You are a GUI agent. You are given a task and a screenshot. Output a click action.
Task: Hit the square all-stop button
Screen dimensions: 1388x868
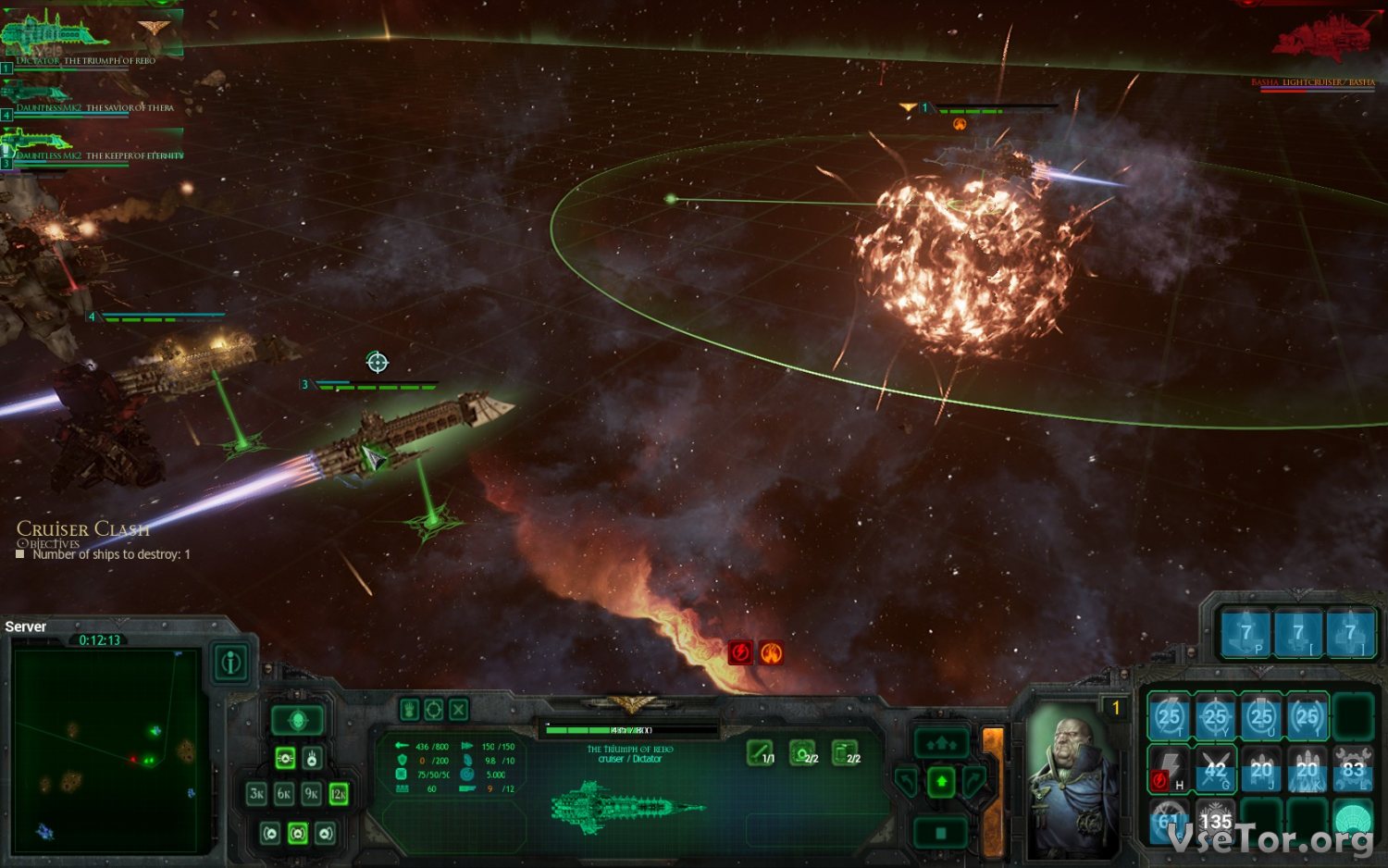tap(941, 833)
